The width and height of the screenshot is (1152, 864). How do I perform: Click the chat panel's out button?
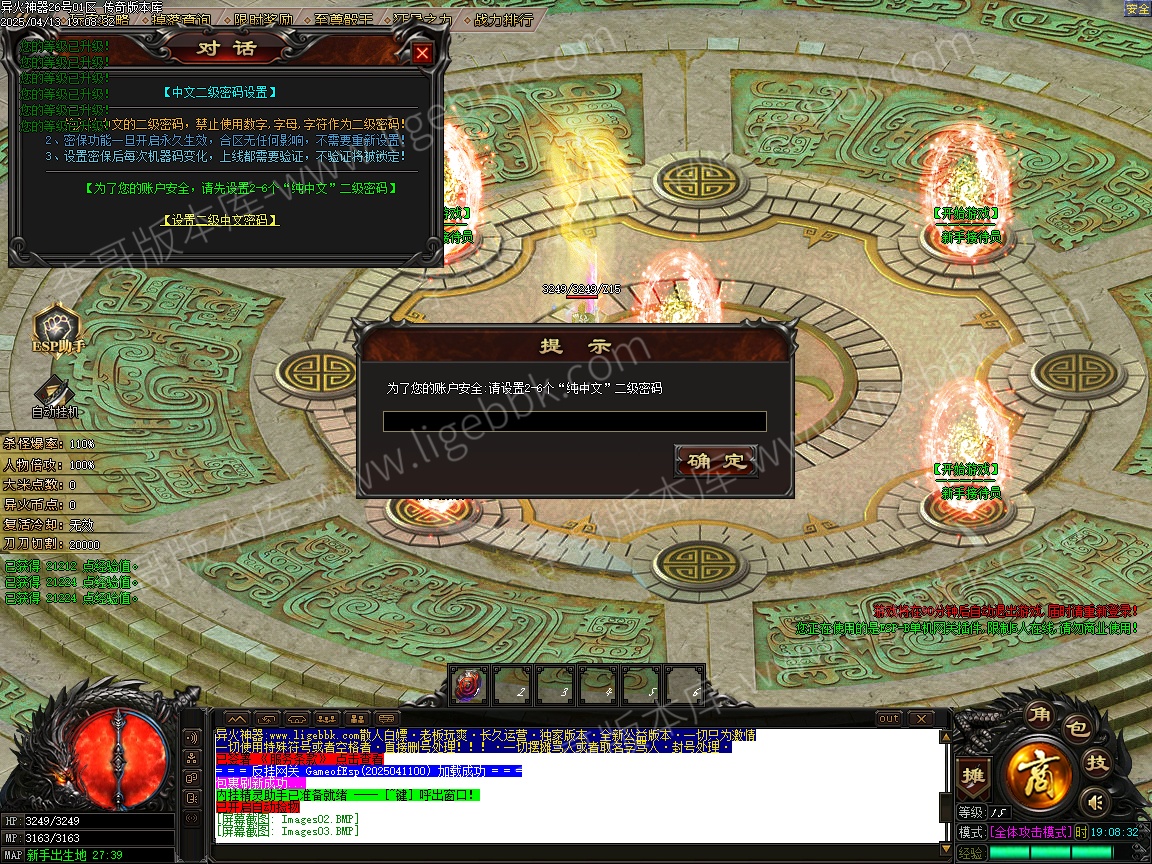tap(888, 718)
